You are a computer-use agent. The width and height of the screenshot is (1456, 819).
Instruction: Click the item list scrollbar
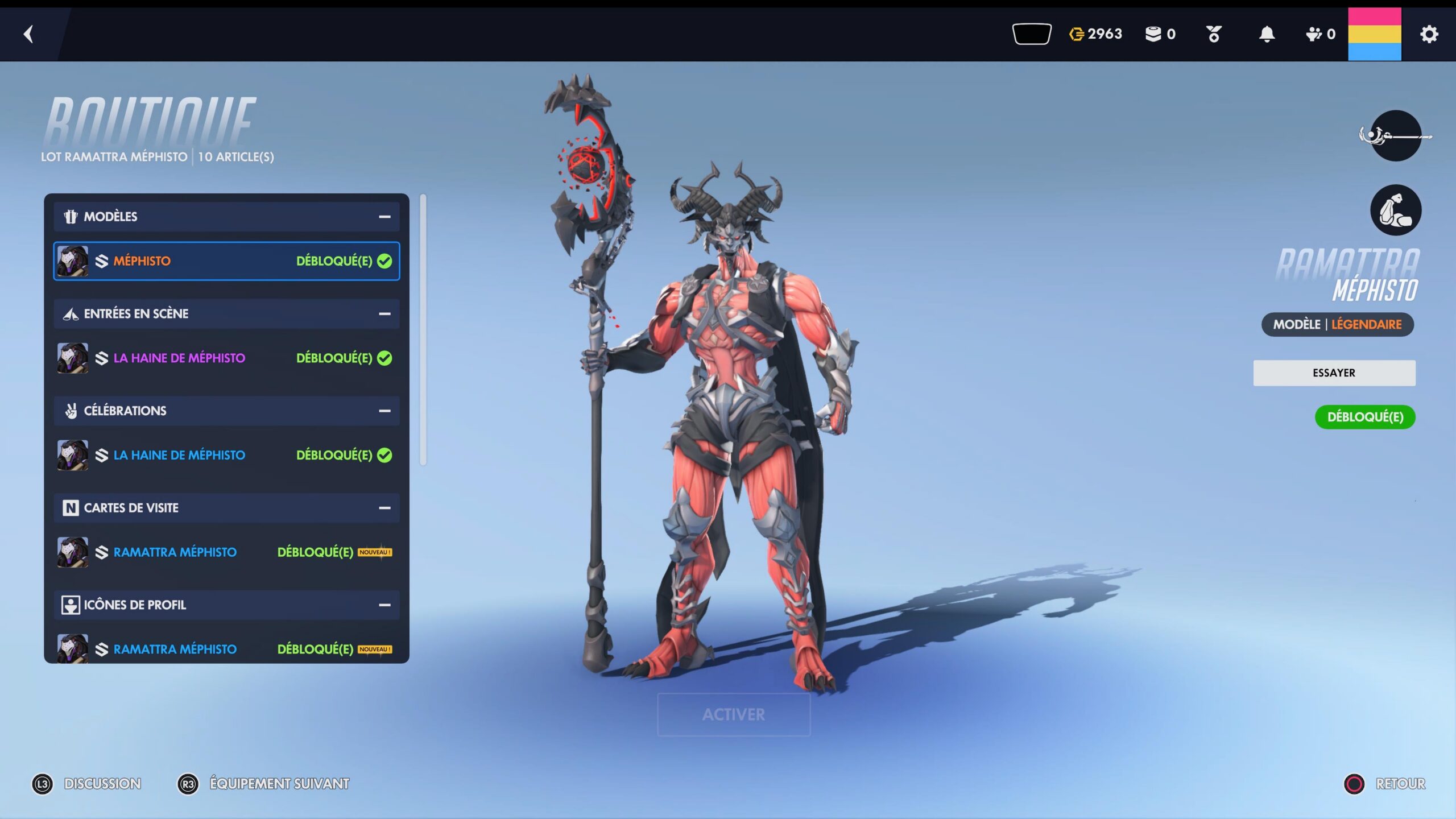(423, 330)
